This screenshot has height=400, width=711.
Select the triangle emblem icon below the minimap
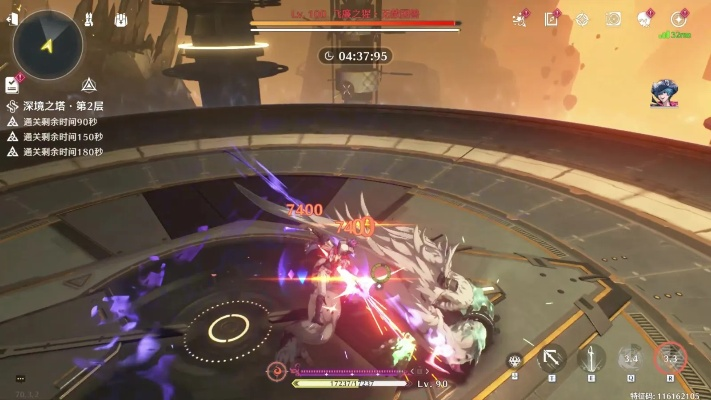pyautogui.click(x=89, y=85)
